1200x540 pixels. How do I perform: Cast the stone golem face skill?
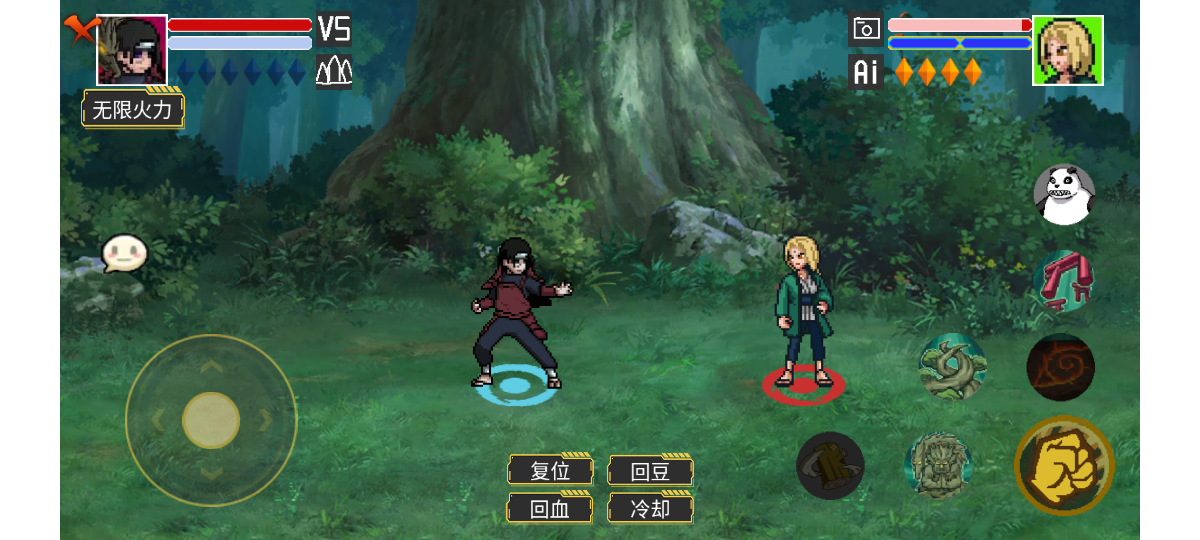pyautogui.click(x=938, y=465)
